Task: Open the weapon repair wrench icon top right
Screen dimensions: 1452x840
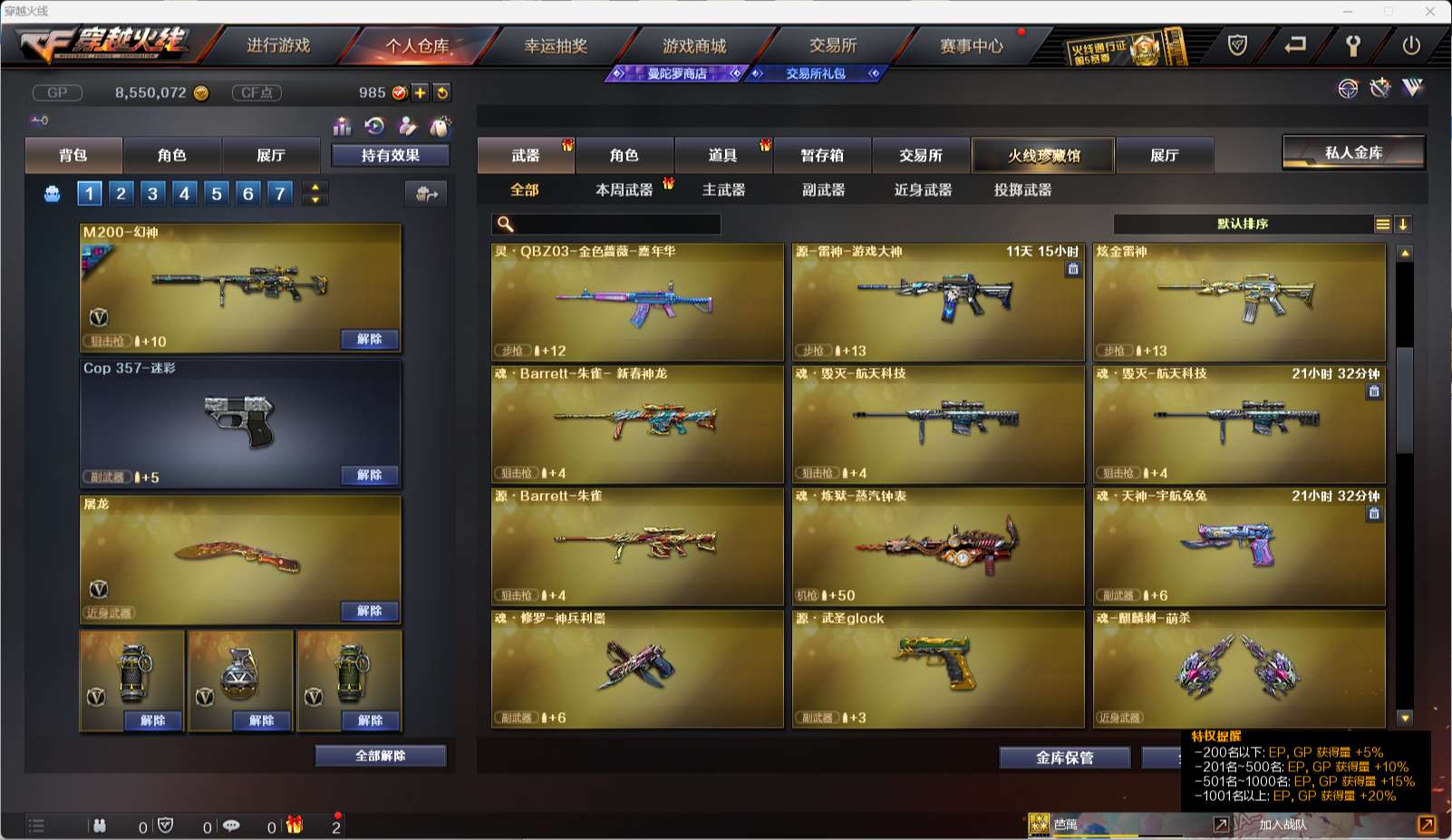Action: coord(1379,88)
